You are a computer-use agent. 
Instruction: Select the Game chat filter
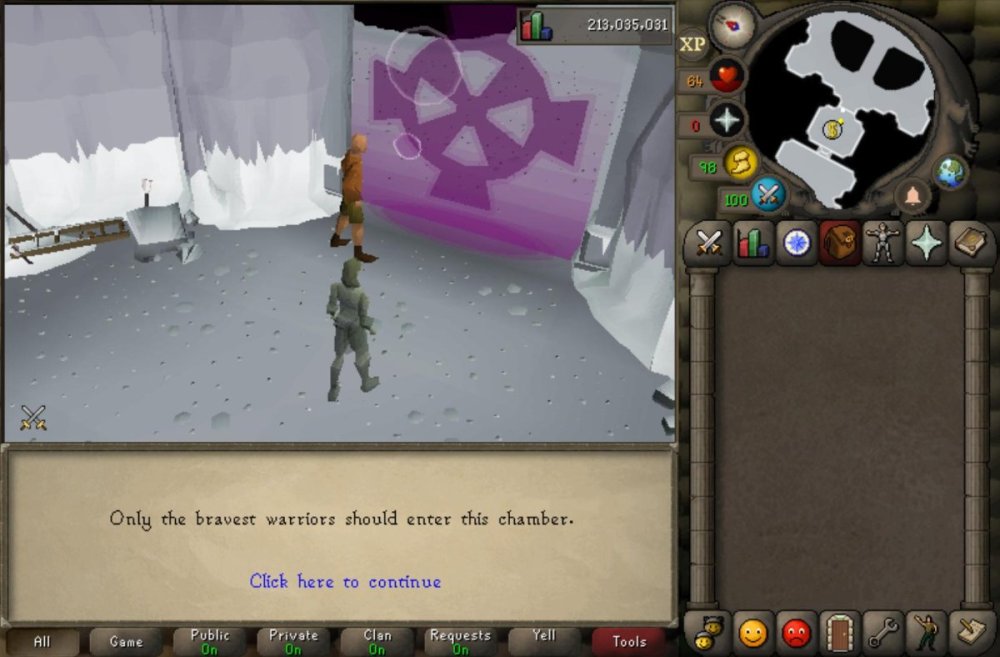pyautogui.click(x=126, y=642)
